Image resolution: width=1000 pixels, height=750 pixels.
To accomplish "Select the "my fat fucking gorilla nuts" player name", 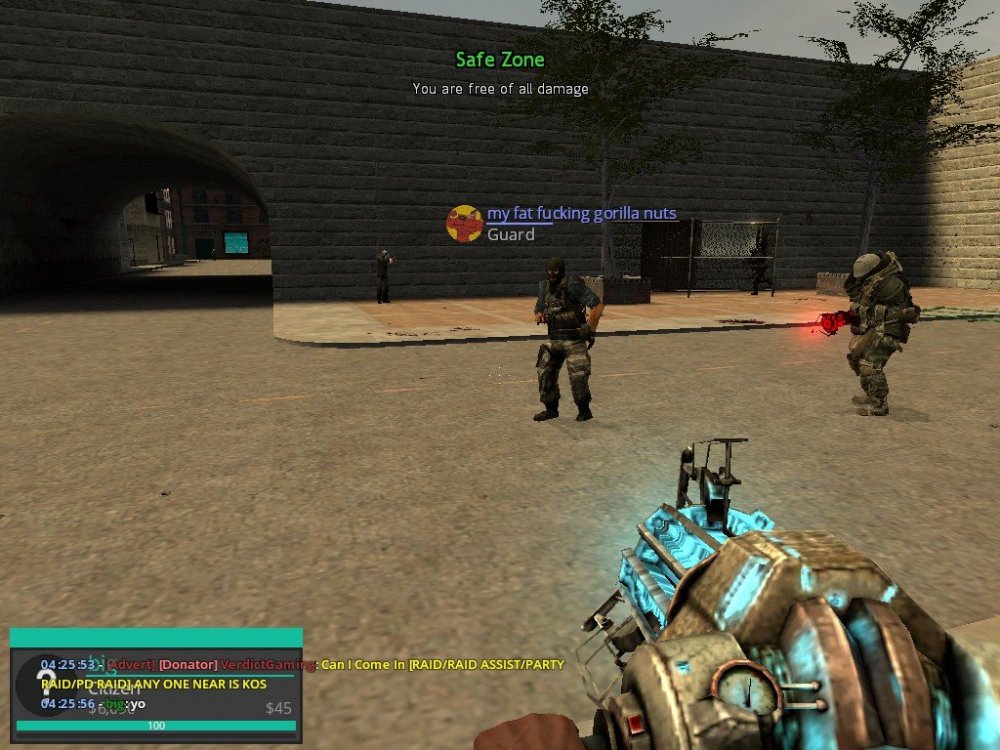I will [x=581, y=214].
